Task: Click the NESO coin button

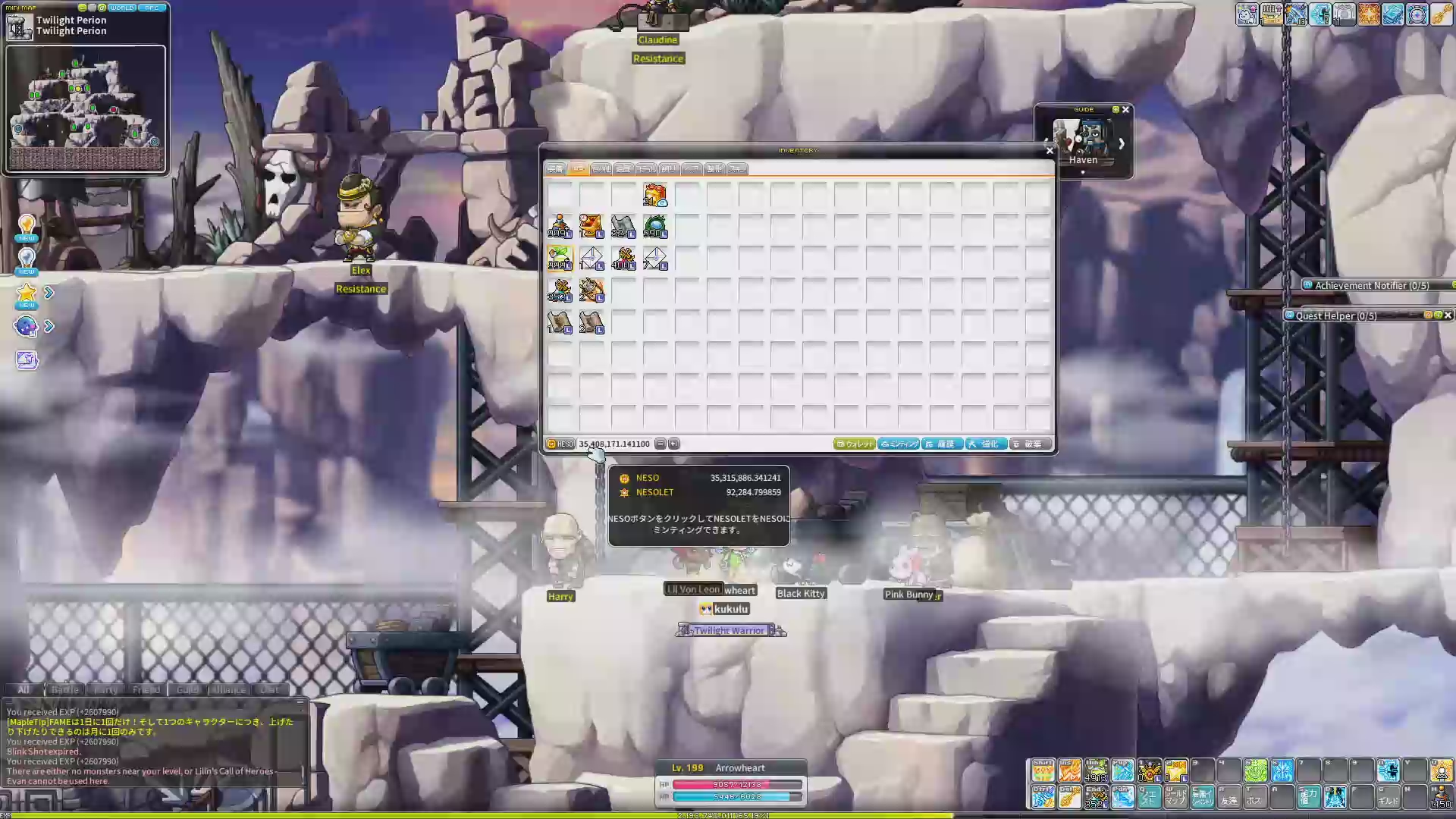Action: coord(561,444)
